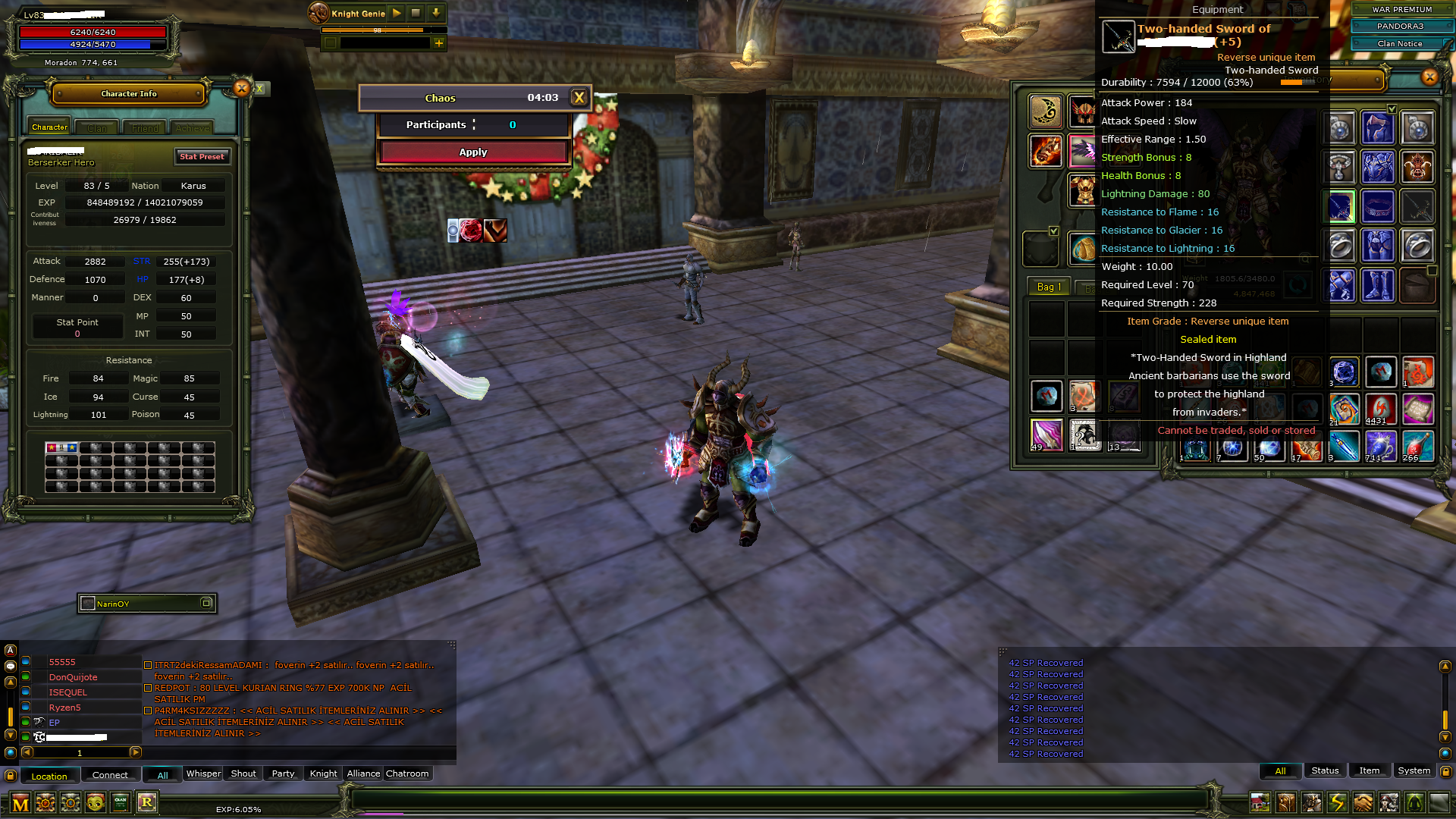The height and width of the screenshot is (819, 1456).
Task: Toggle the checkbox above the equipment armor slots
Action: click(1392, 109)
